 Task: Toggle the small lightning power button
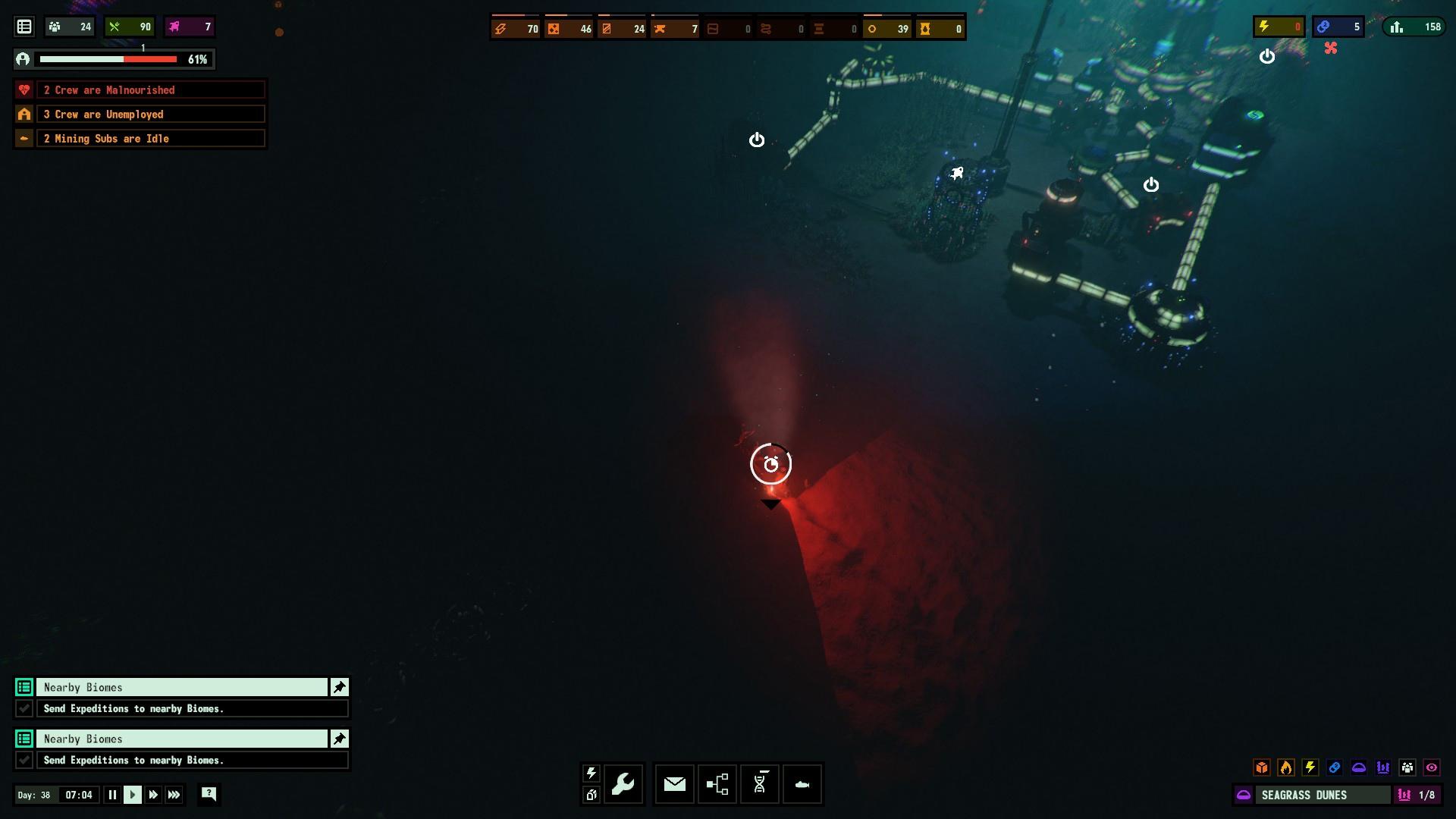591,773
